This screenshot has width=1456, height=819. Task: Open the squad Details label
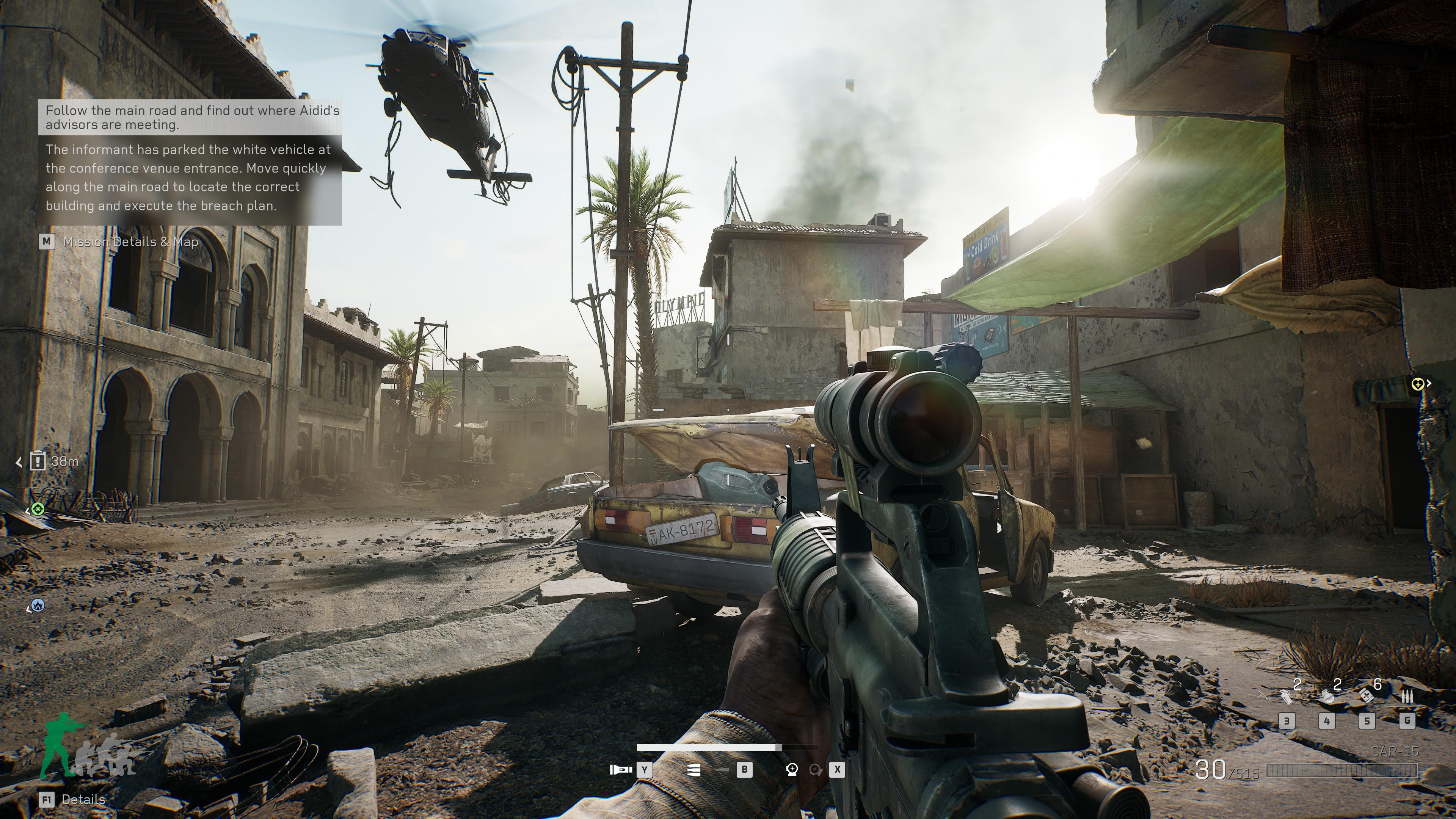tap(83, 799)
